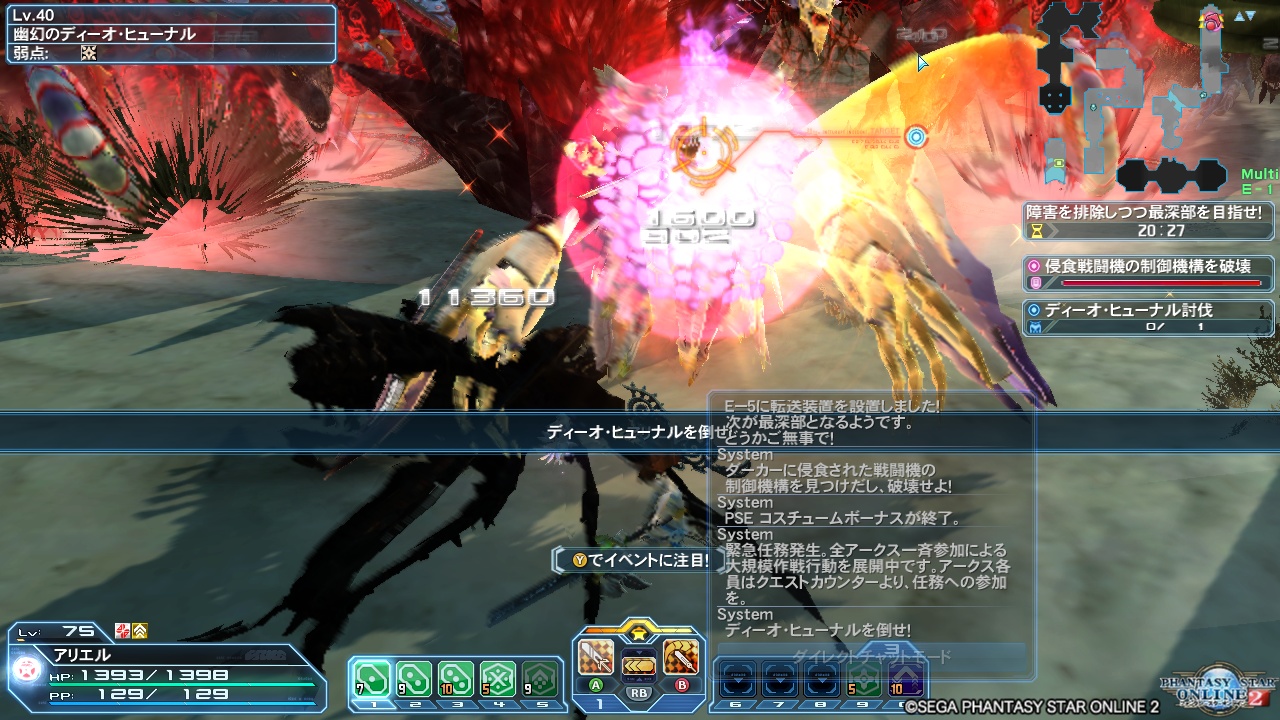
Task: Select the weakness element icon in the enemy info panel
Action: pos(88,52)
